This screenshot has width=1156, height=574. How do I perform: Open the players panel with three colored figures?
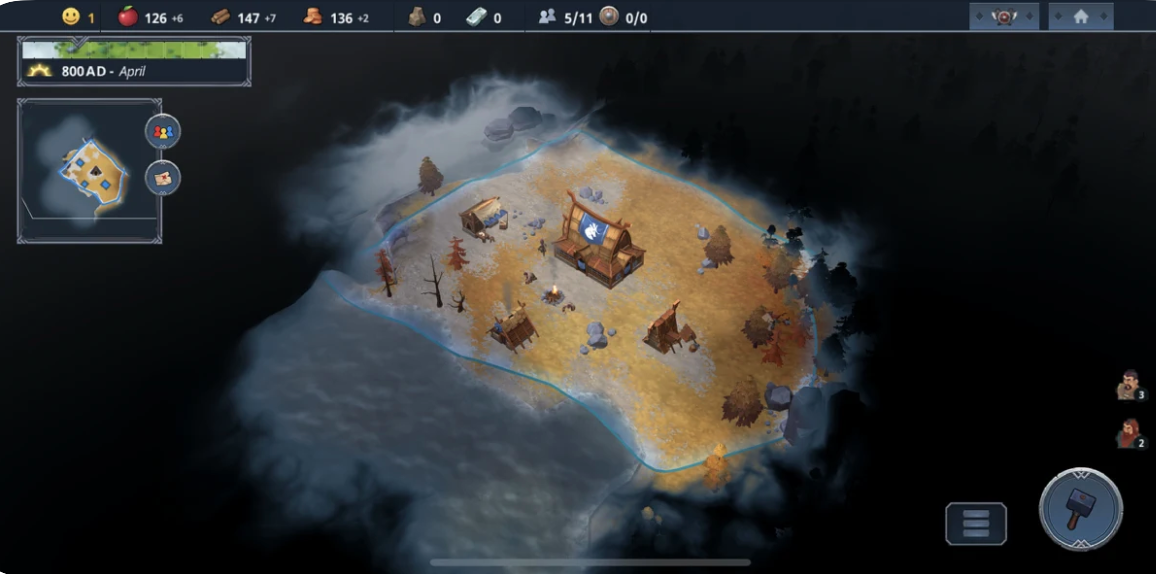(163, 131)
